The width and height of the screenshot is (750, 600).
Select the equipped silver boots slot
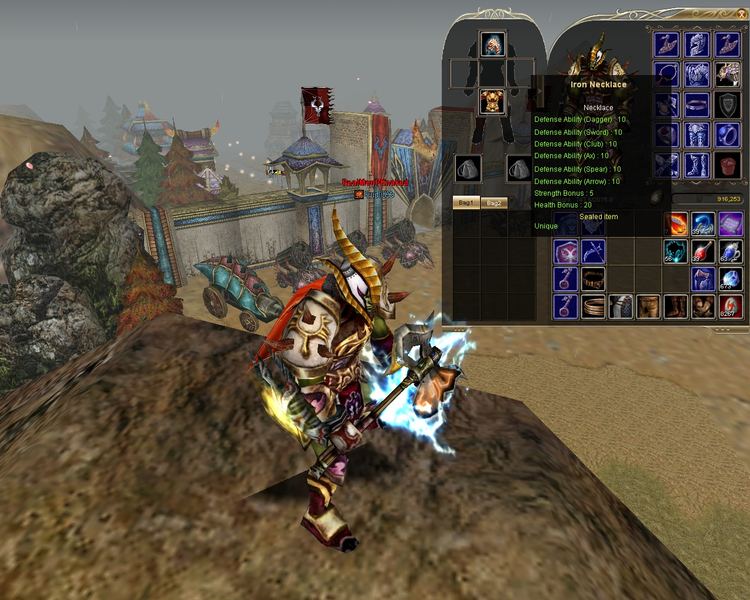(698, 165)
